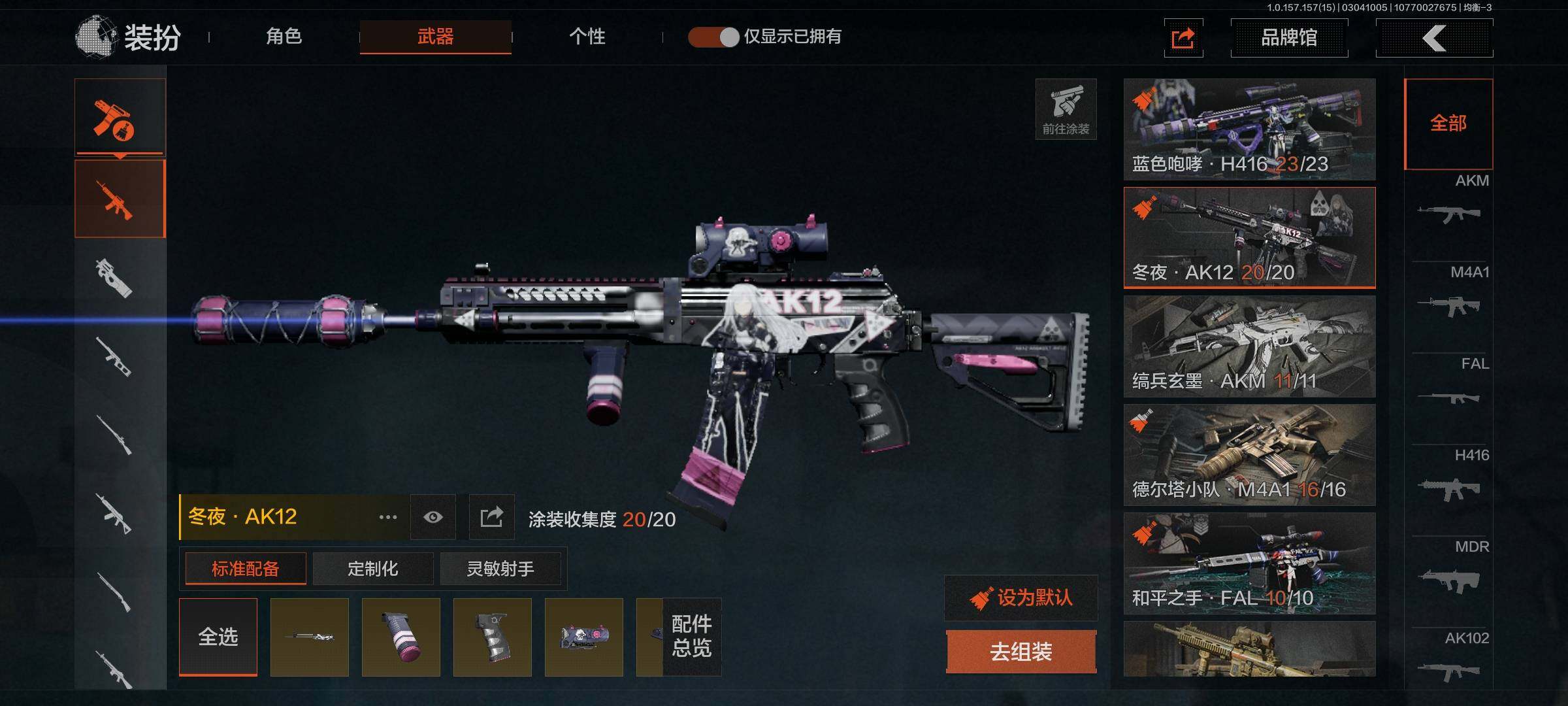Click 全选 to select all attachments
Viewport: 1568px width, 706px height.
pos(218,637)
